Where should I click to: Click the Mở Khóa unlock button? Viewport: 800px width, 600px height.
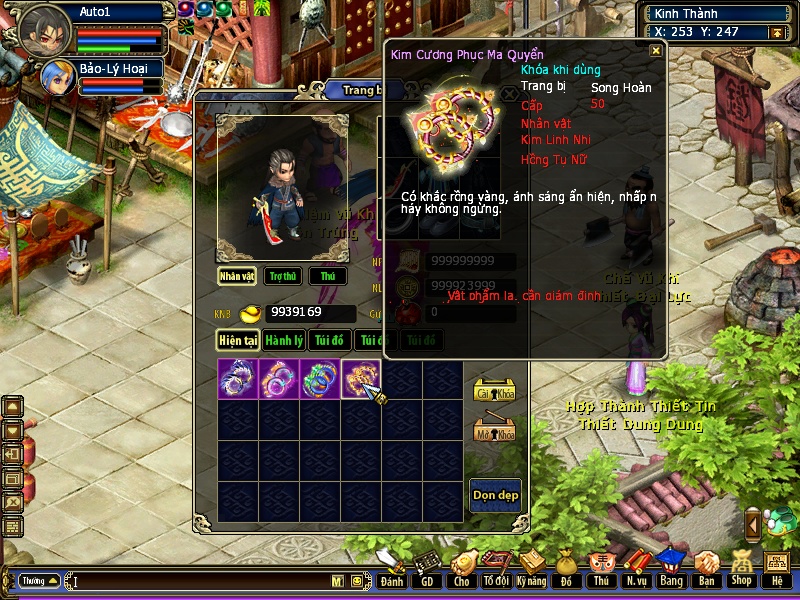coord(493,430)
